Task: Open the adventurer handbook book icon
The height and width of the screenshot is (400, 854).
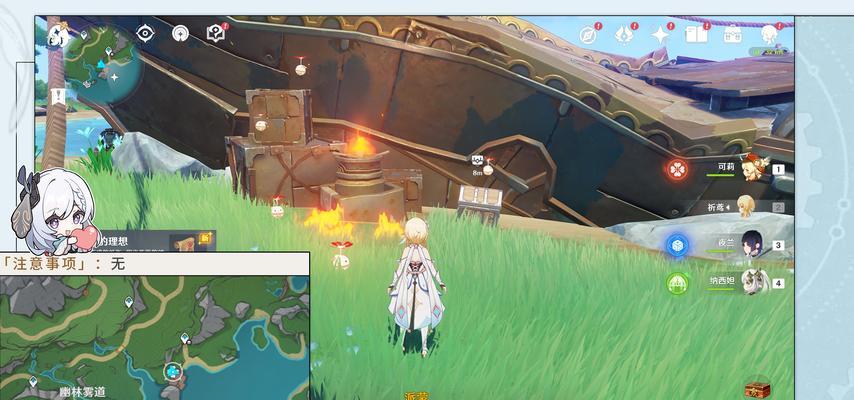Action: click(x=696, y=35)
